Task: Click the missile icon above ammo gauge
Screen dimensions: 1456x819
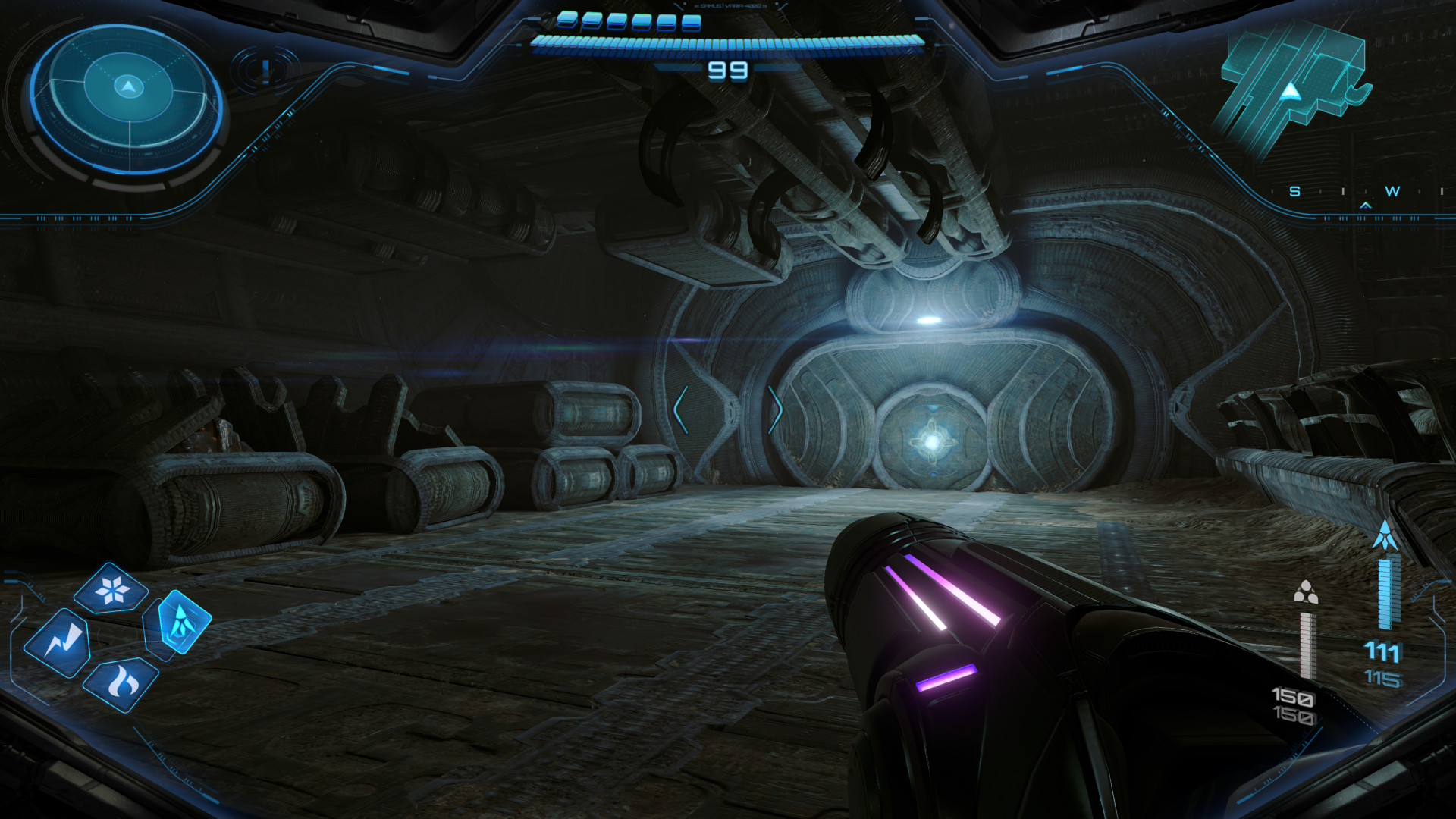Action: tap(1386, 536)
